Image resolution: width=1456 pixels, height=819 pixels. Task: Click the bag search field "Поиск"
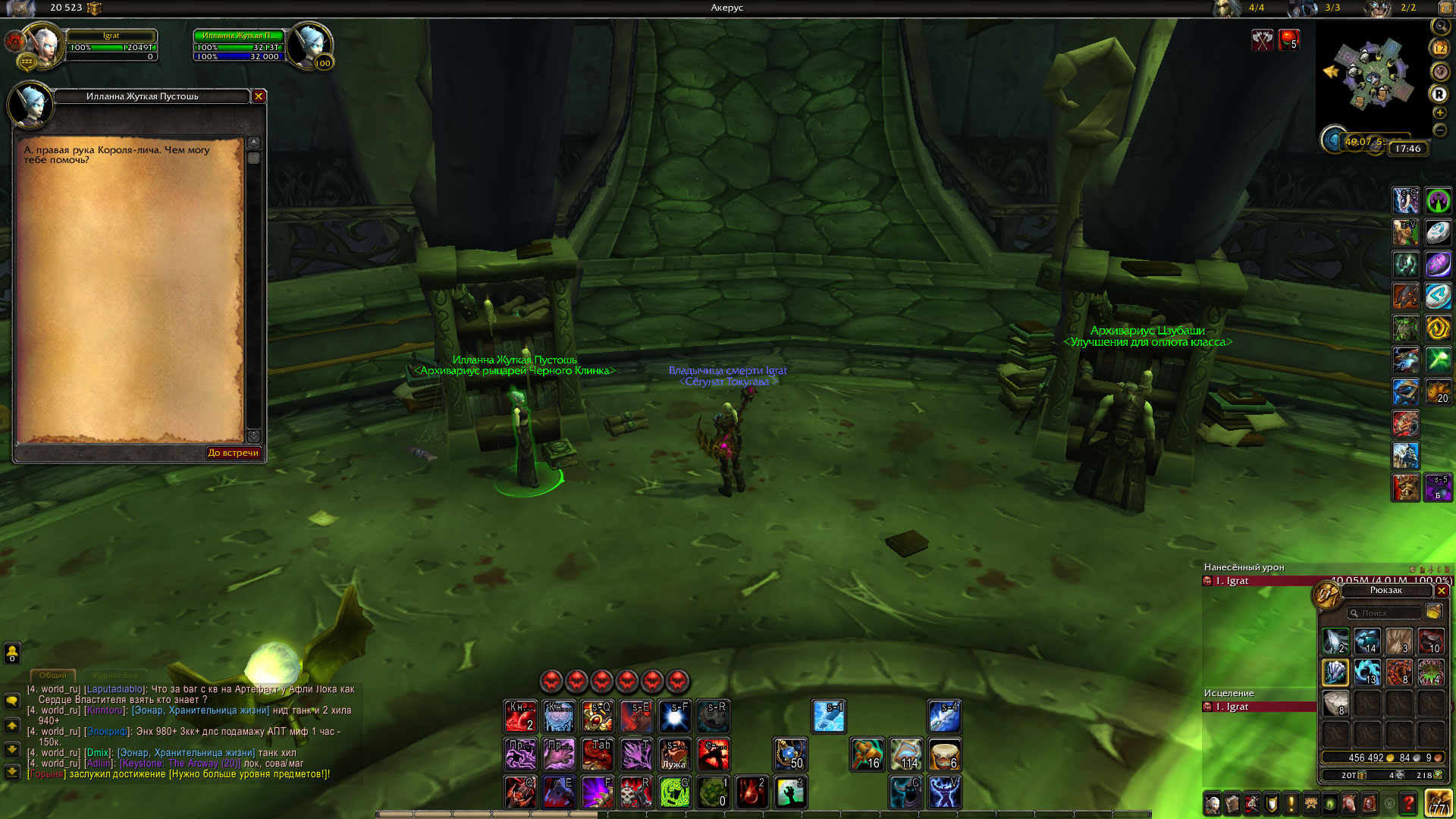(x=1384, y=613)
